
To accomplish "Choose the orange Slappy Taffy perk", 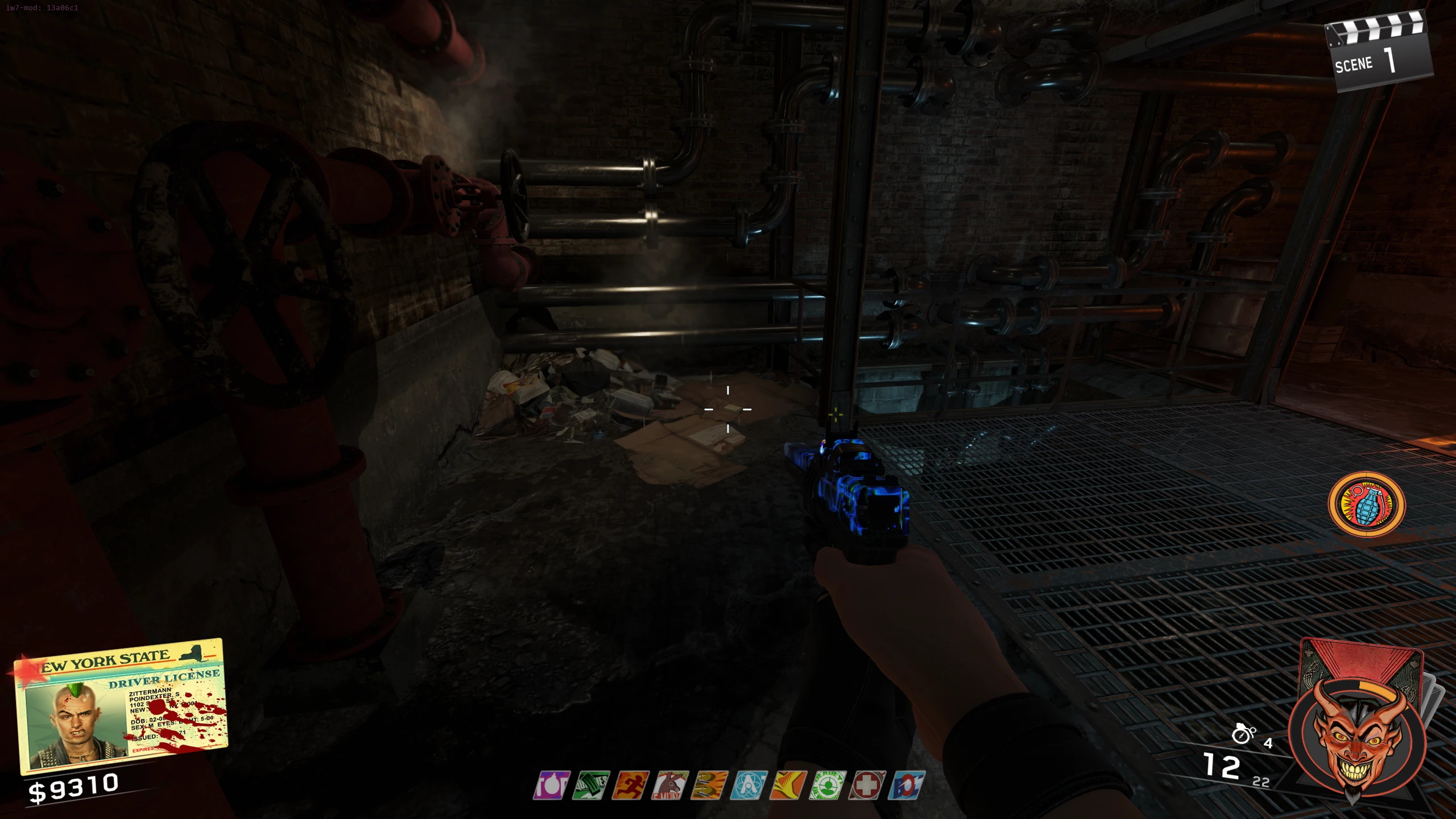I will 788,785.
